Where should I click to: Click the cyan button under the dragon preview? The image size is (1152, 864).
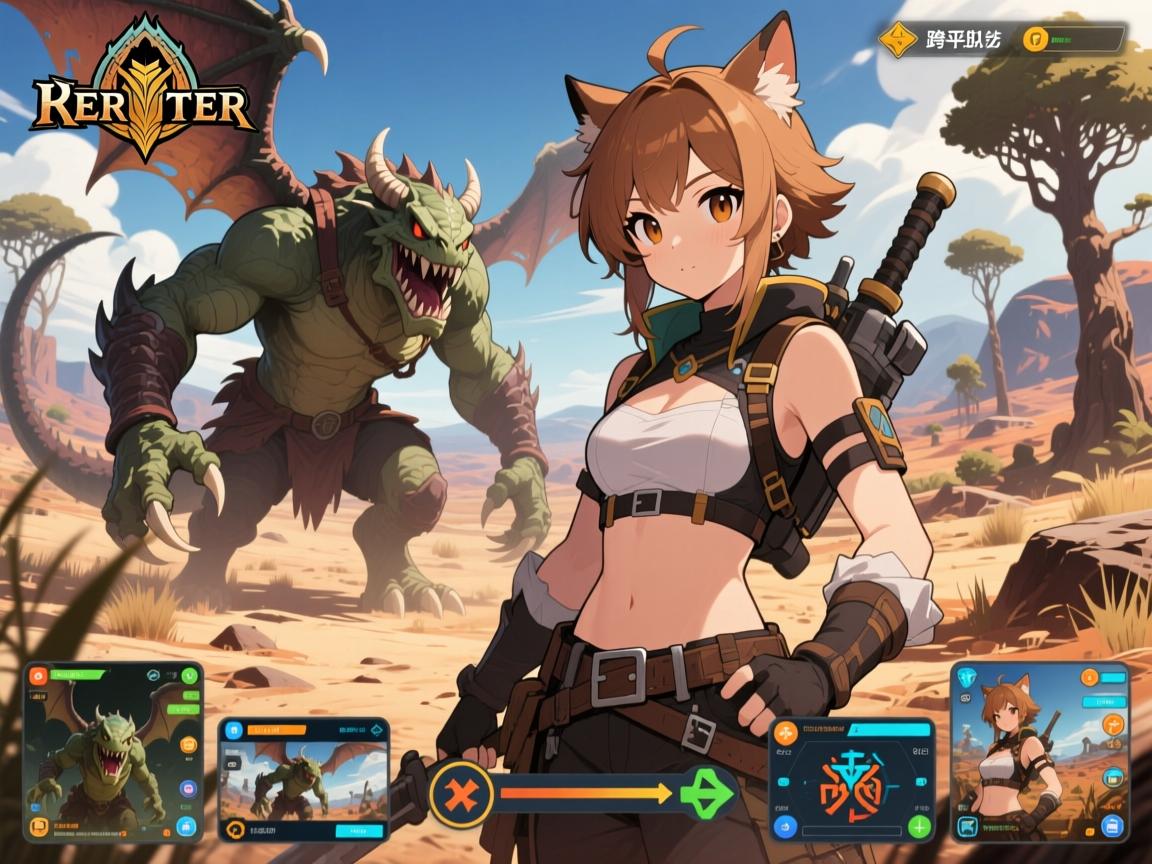358,830
